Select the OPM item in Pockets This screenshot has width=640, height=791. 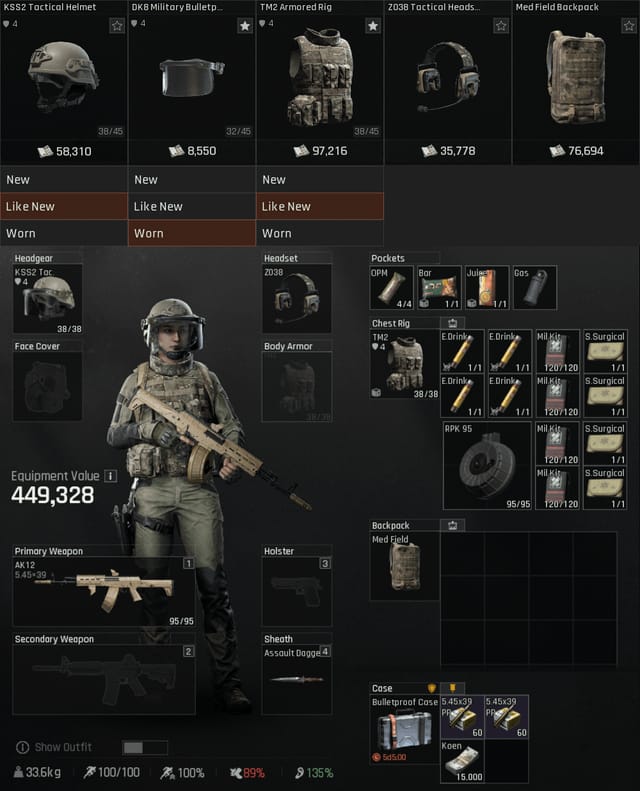(x=391, y=288)
